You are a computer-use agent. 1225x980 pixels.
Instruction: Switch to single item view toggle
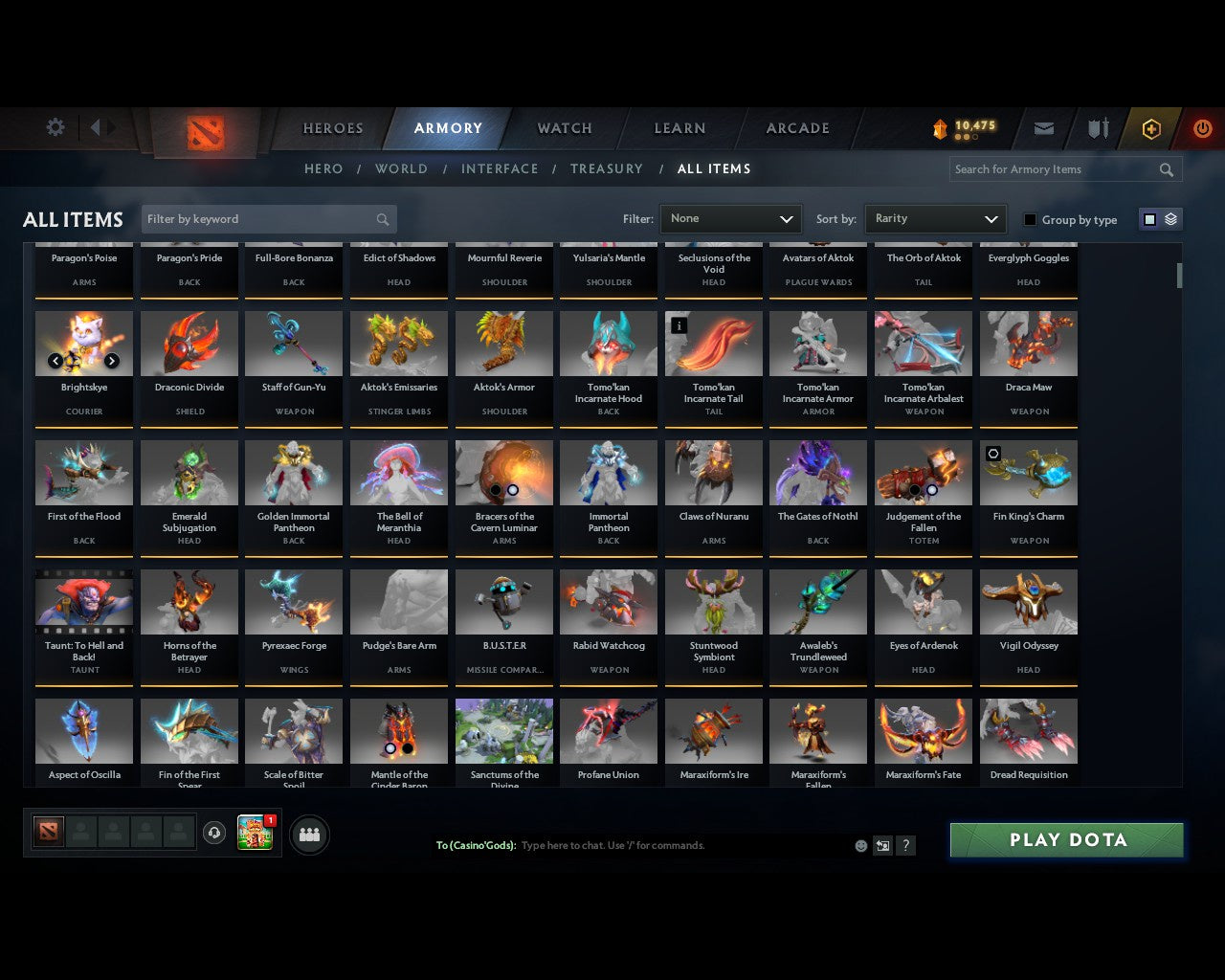(x=1149, y=218)
